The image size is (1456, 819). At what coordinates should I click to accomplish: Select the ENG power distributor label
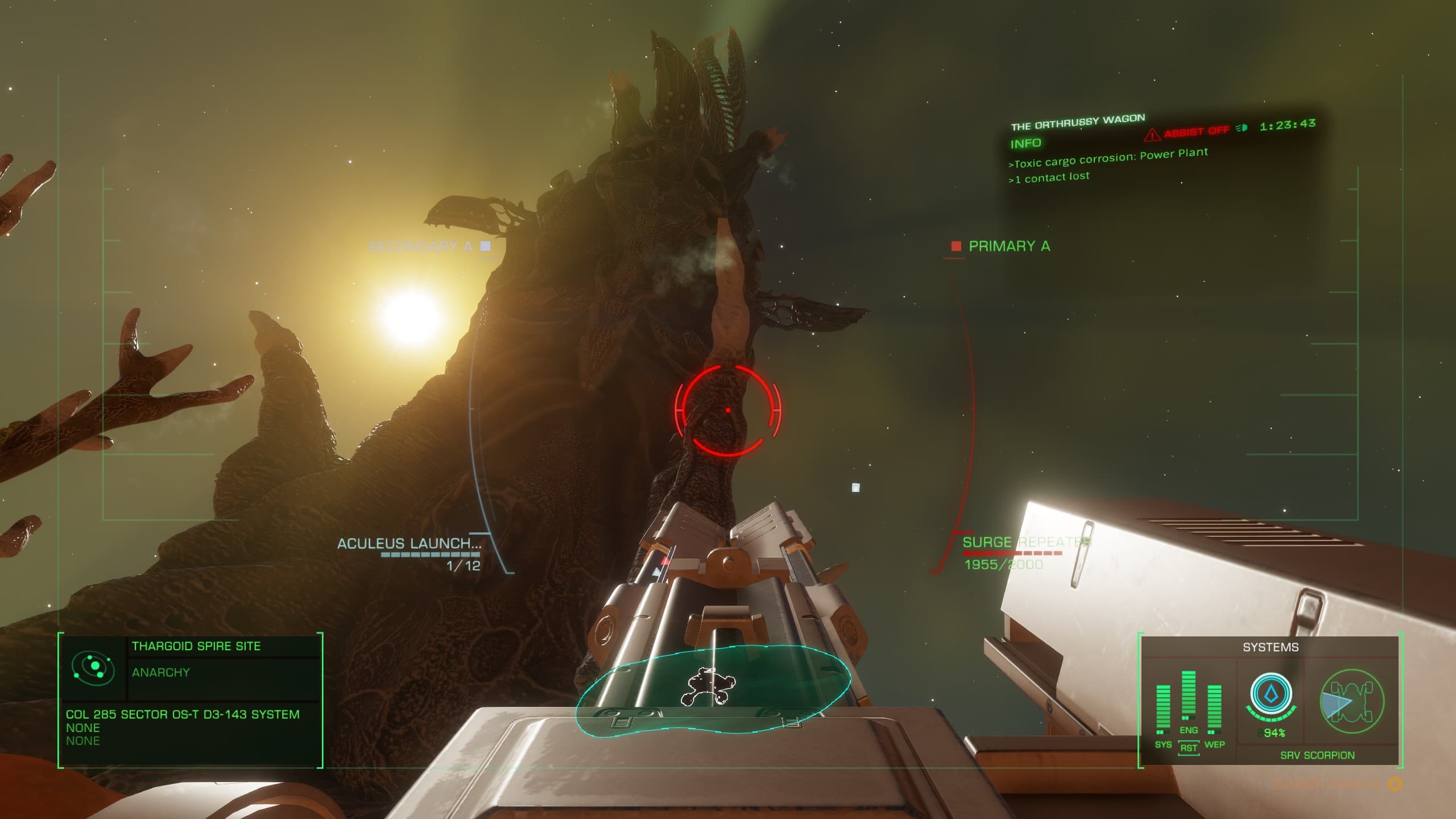(x=1189, y=730)
